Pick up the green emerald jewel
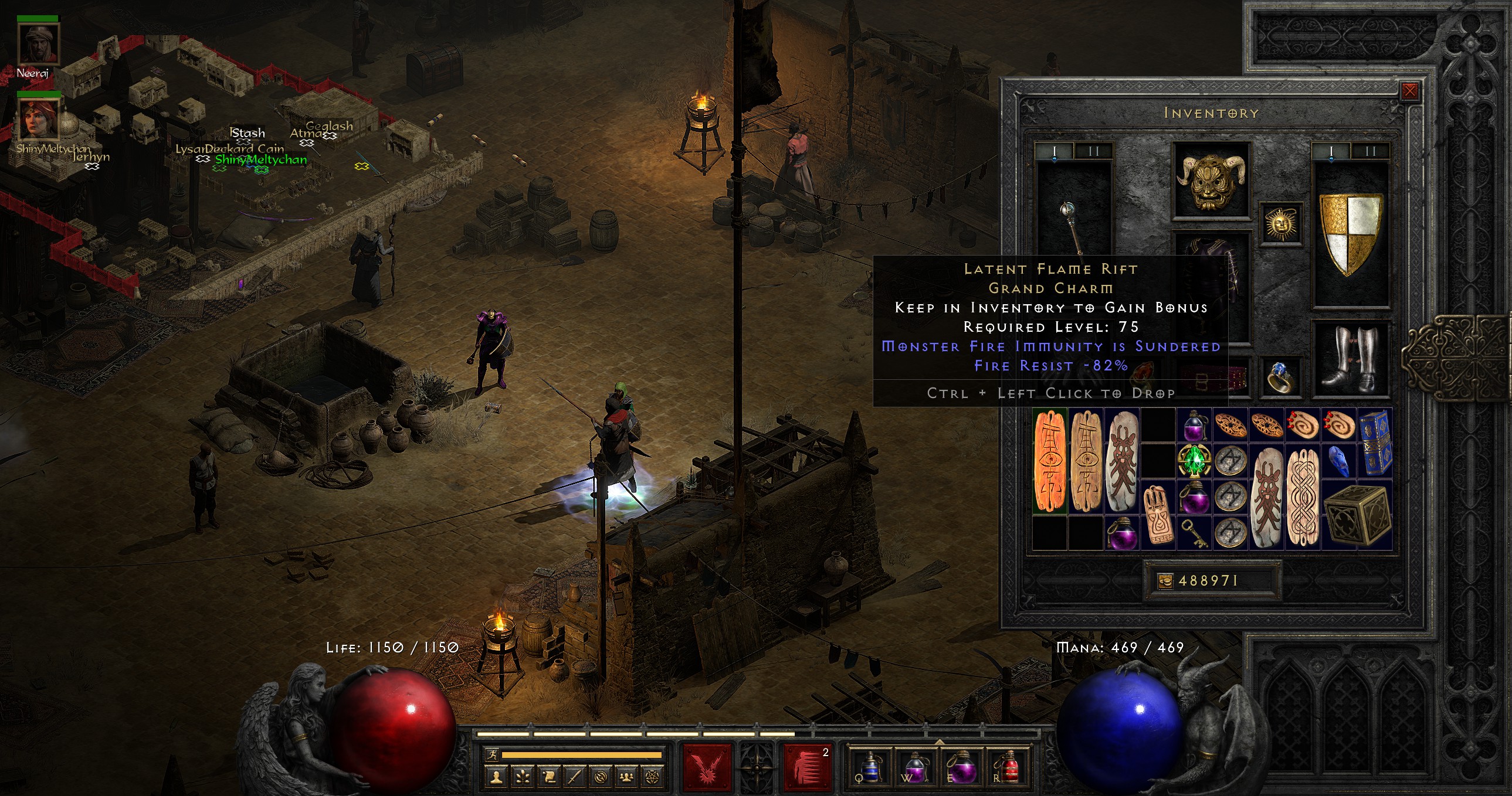This screenshot has width=1512, height=796. pyautogui.click(x=1194, y=462)
